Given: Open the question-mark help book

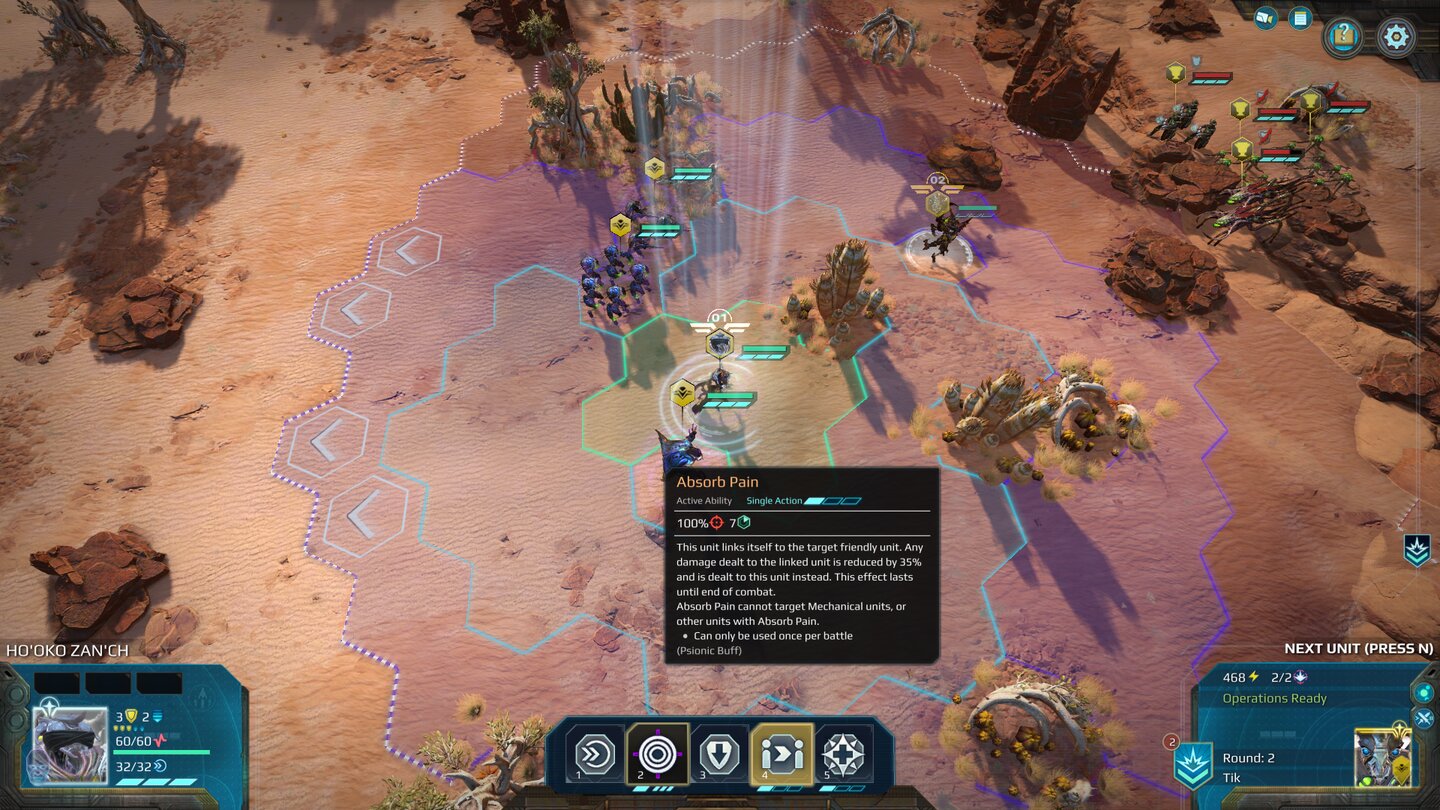Looking at the screenshot, I should [x=1343, y=37].
